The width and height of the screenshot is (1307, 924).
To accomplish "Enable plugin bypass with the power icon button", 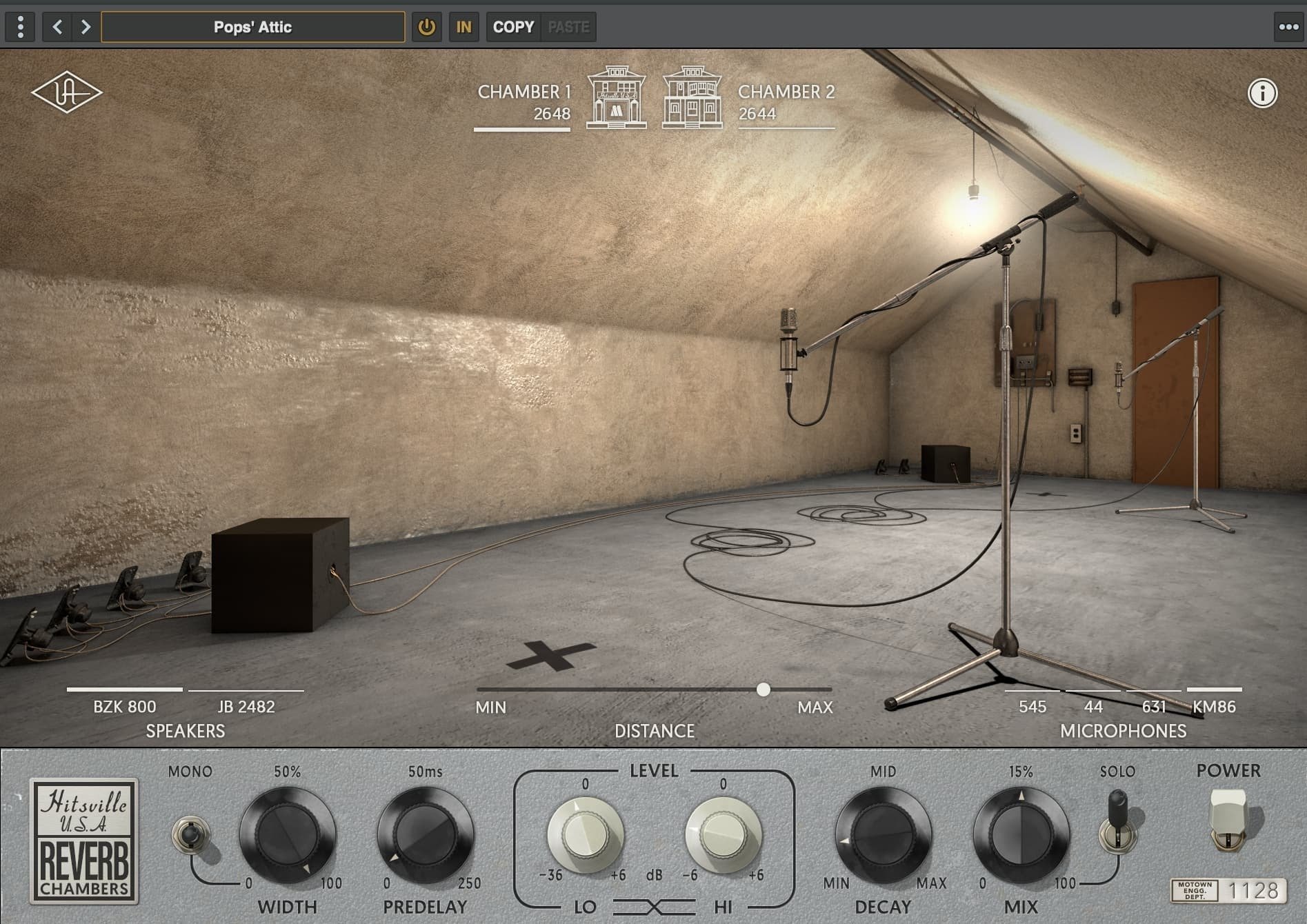I will coord(426,27).
